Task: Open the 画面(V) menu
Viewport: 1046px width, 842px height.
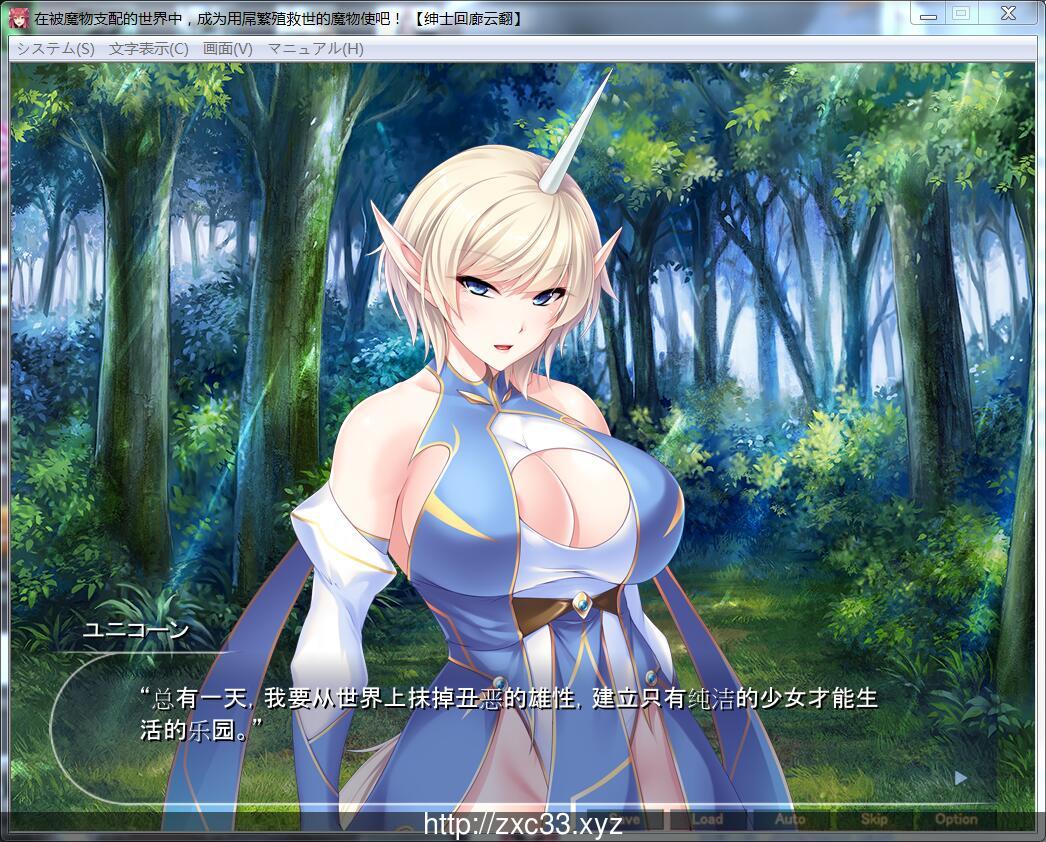Action: [x=227, y=49]
